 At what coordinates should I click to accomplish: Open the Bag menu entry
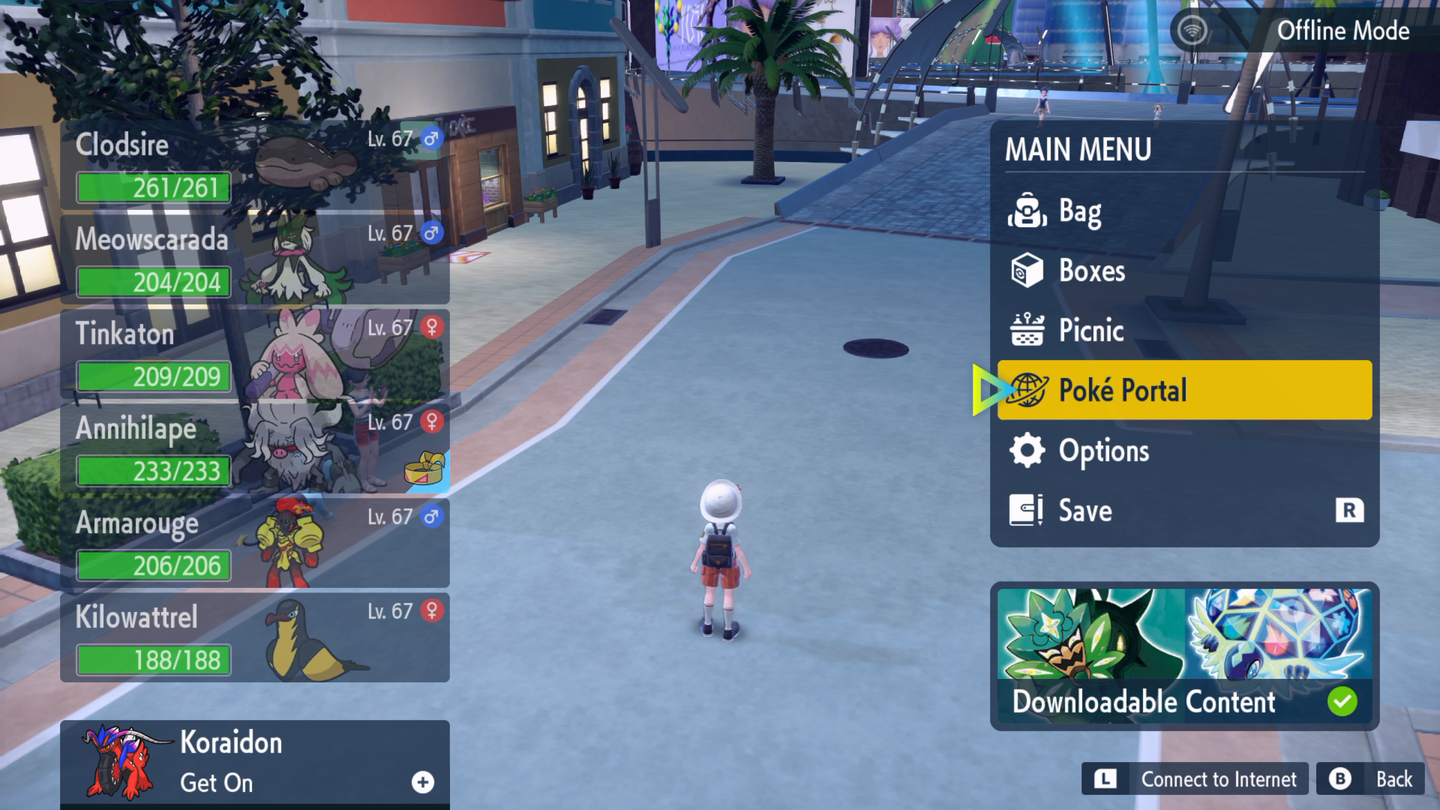click(1184, 212)
